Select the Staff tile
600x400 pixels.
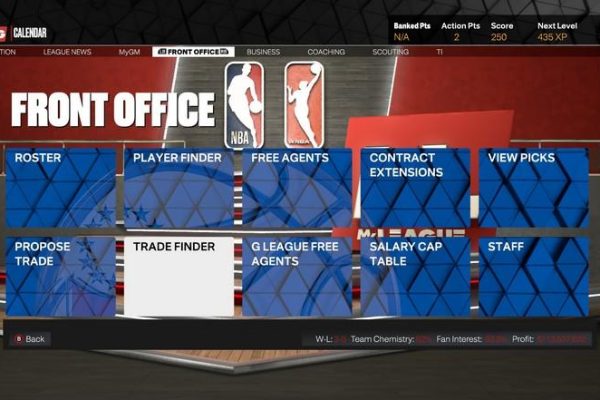point(533,277)
